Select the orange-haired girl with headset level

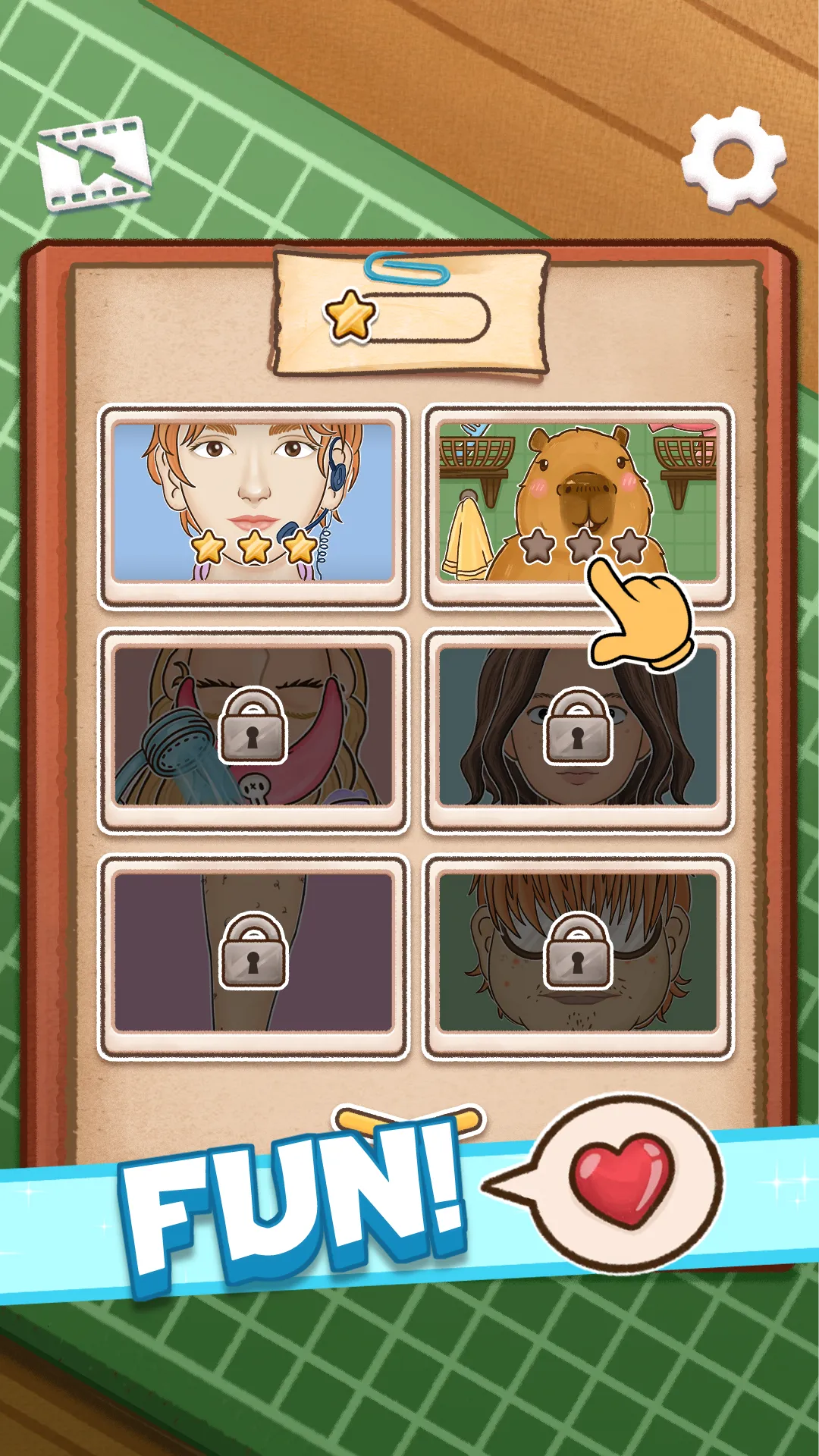253,504
